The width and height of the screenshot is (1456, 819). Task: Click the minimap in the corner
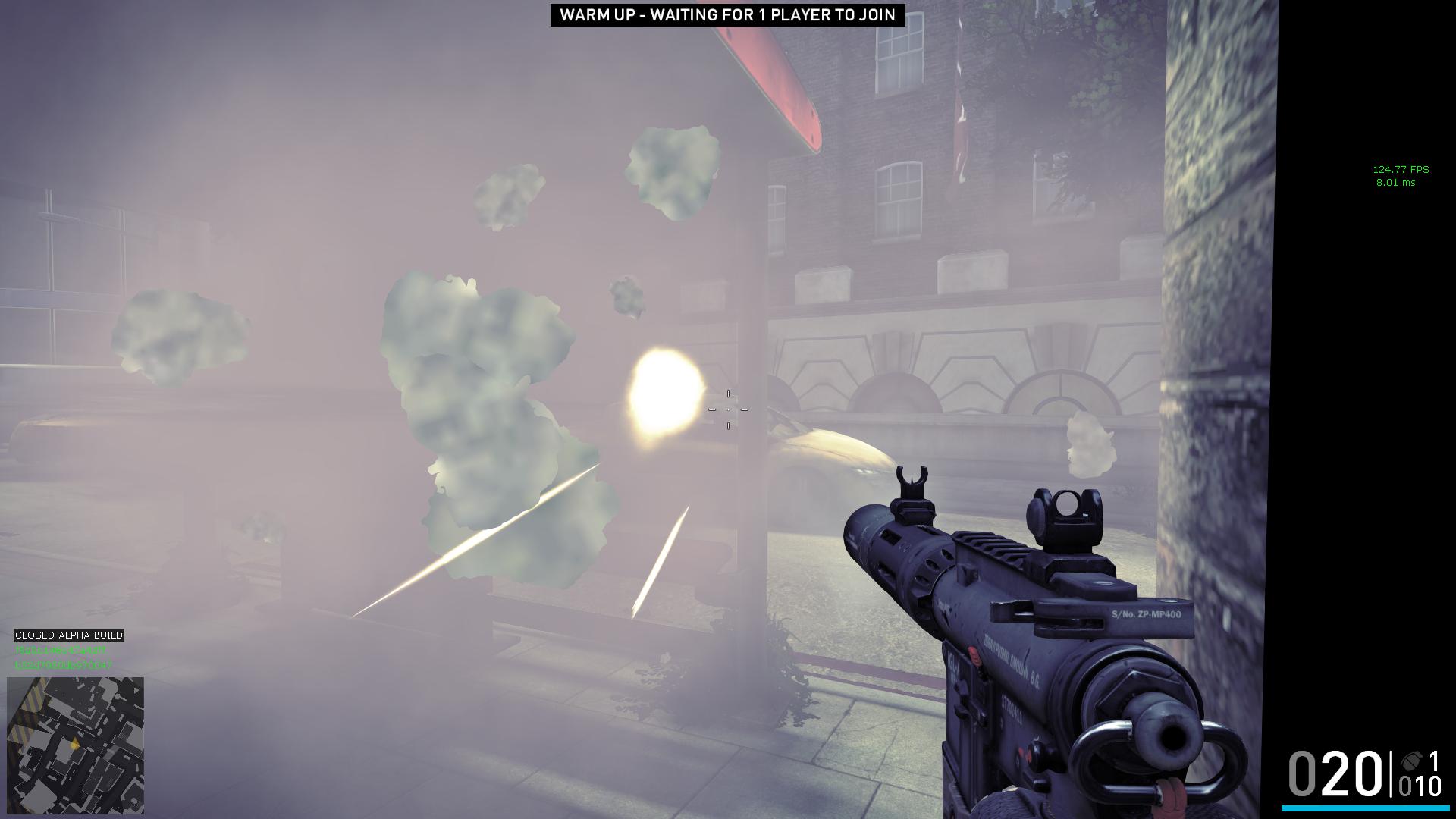click(x=75, y=745)
